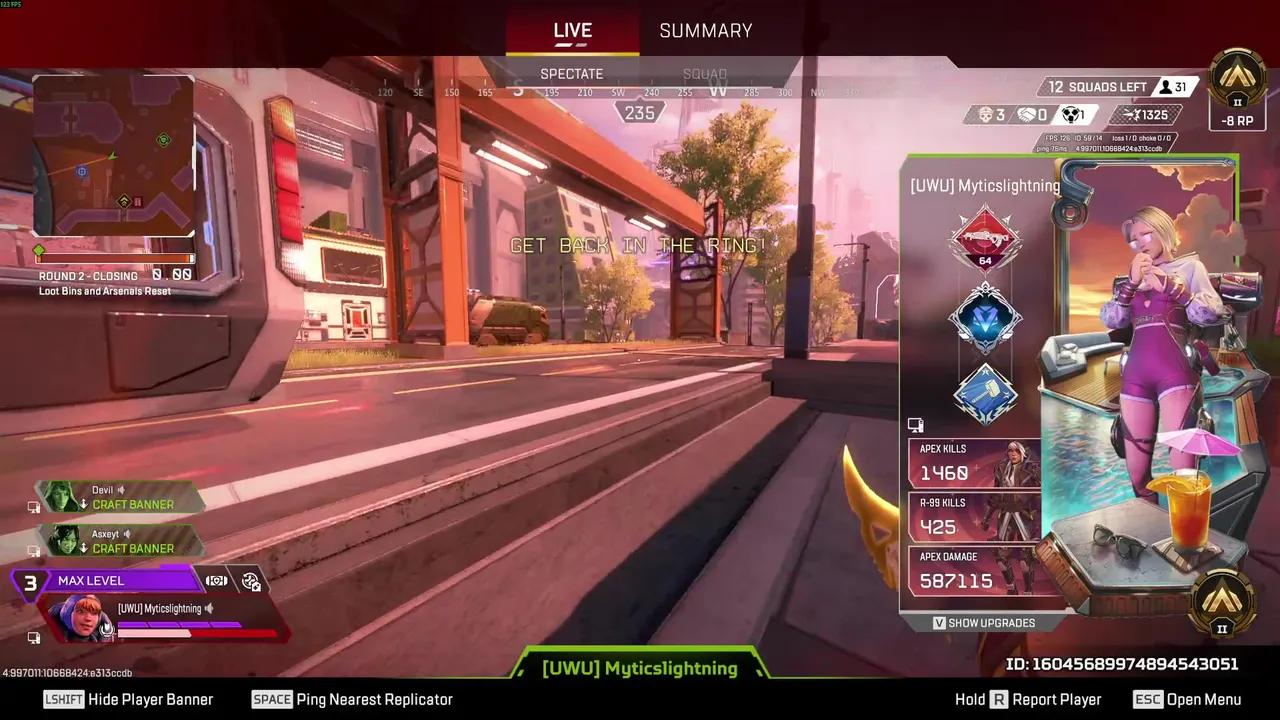Mute Asxeyt's voice chat speaker

[126, 534]
